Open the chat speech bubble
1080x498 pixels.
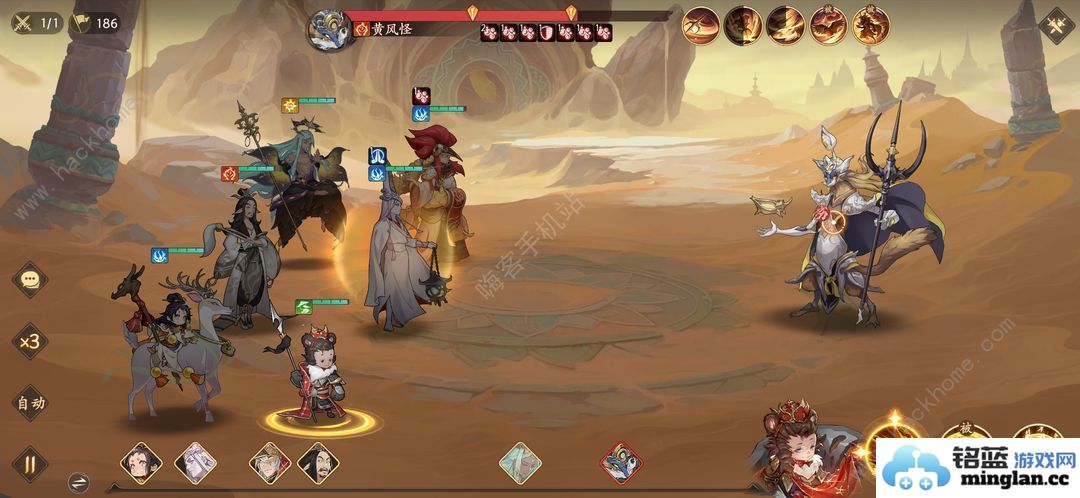[30, 280]
